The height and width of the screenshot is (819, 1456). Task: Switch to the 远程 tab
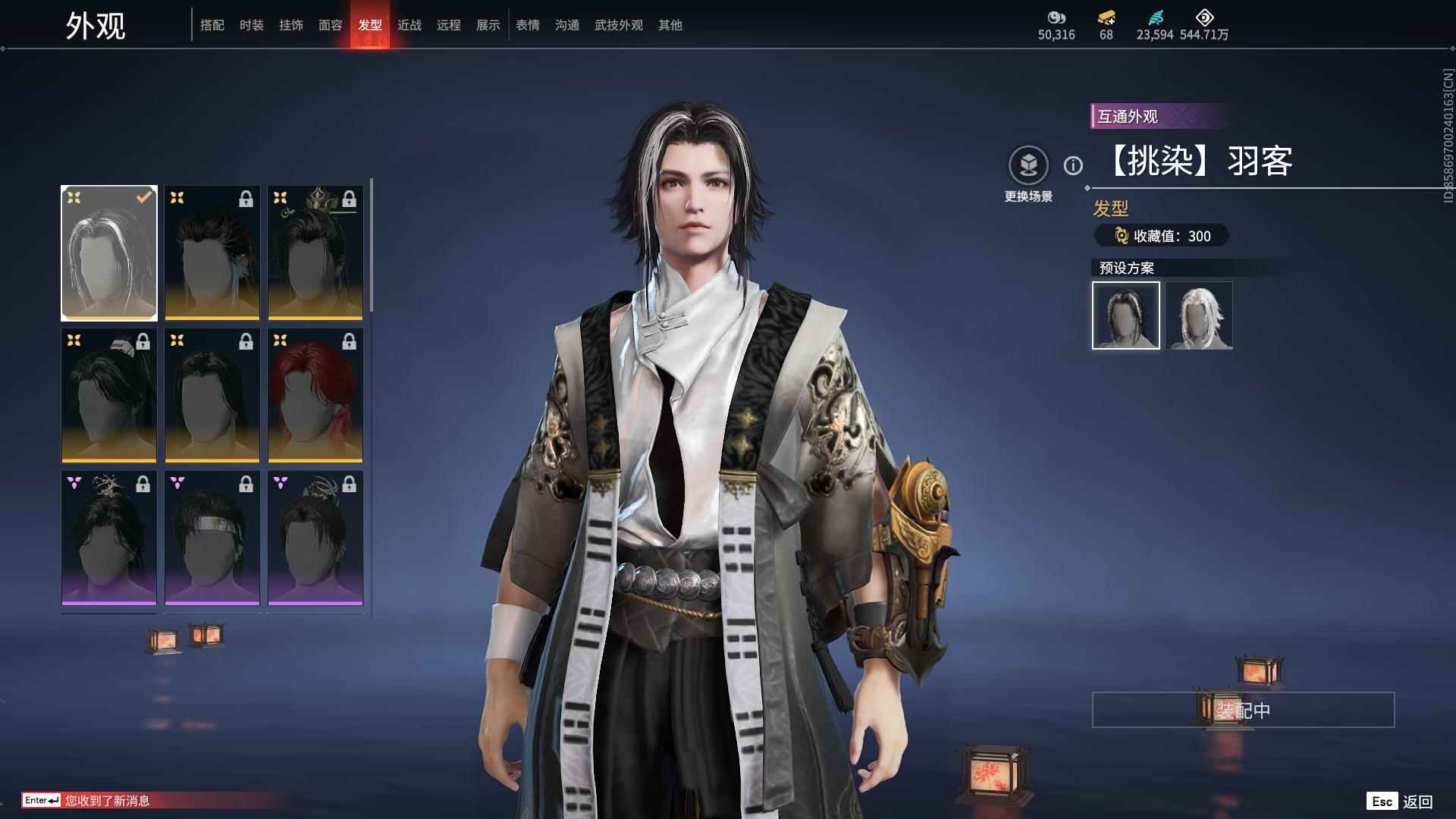(x=449, y=25)
